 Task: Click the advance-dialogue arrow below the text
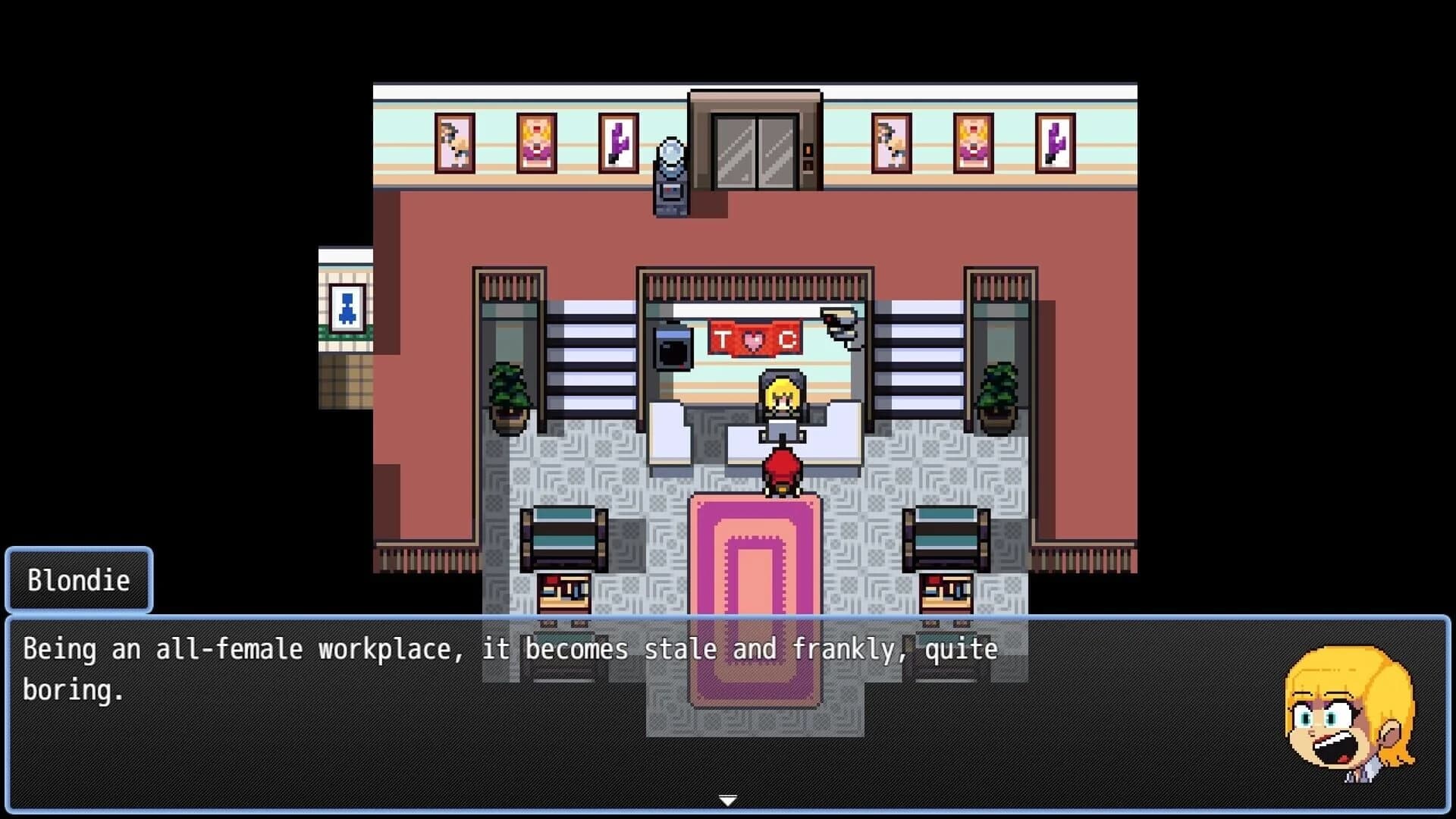[x=728, y=799]
